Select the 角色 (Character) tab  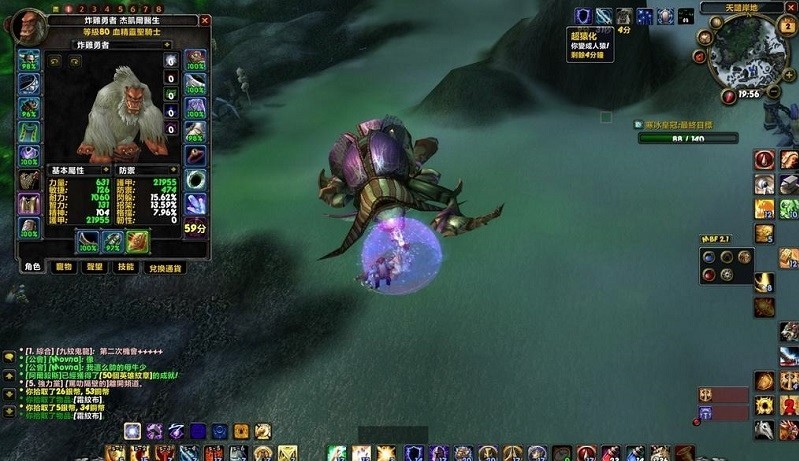pos(32,267)
